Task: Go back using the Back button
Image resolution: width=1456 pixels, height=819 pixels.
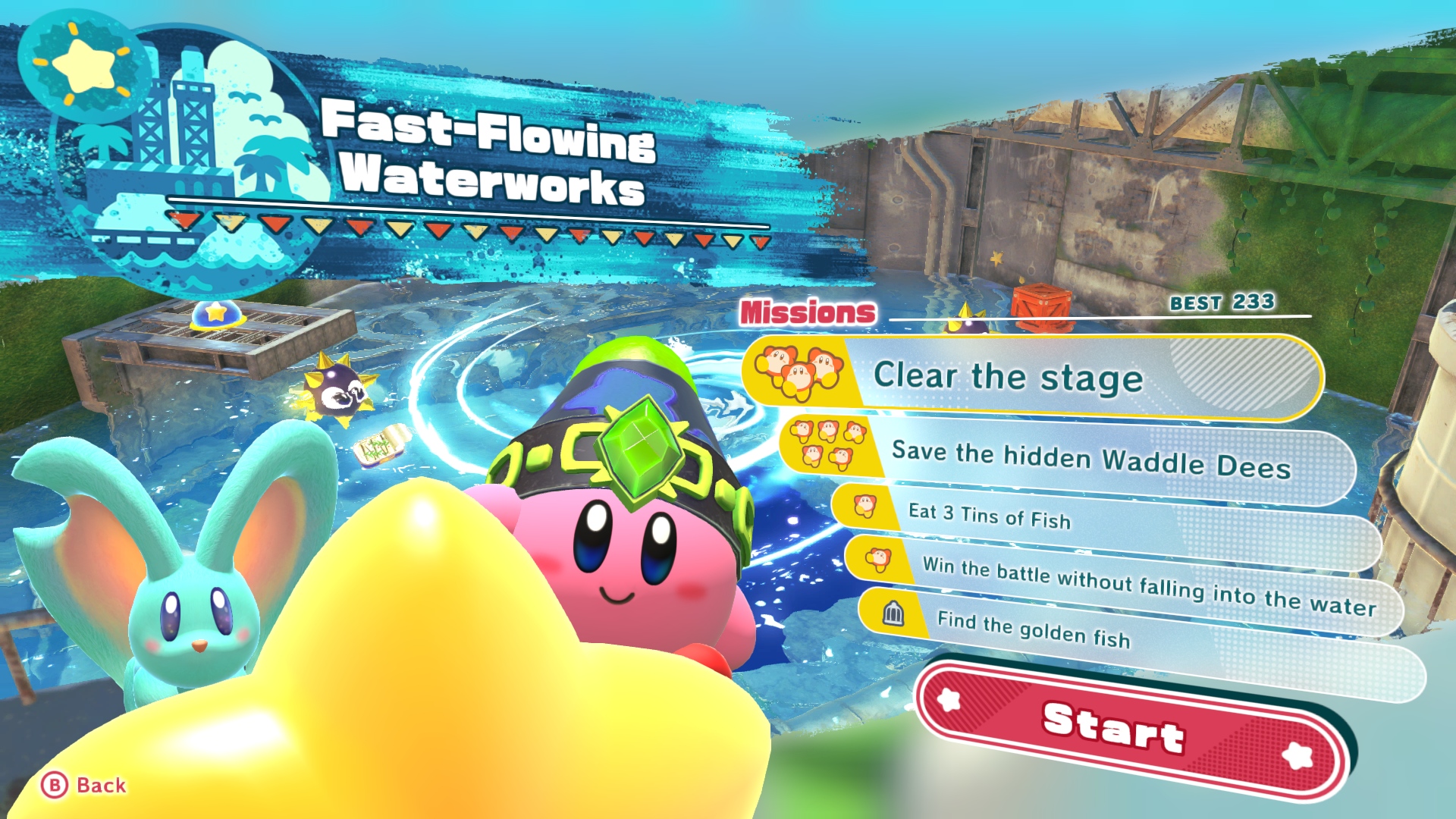Action: pos(83,785)
